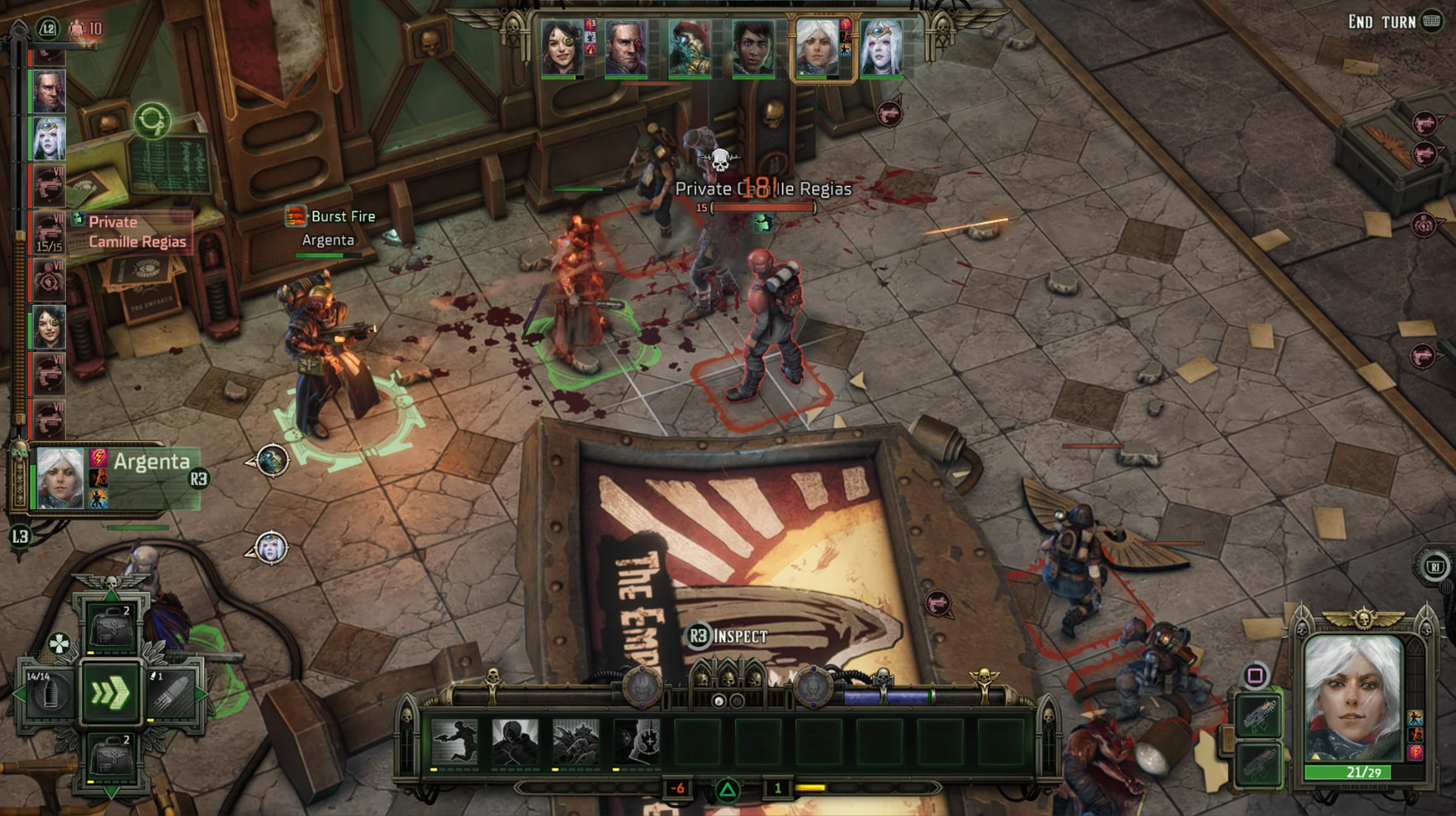Select the purple-eyed party member portrait

[x=753, y=48]
